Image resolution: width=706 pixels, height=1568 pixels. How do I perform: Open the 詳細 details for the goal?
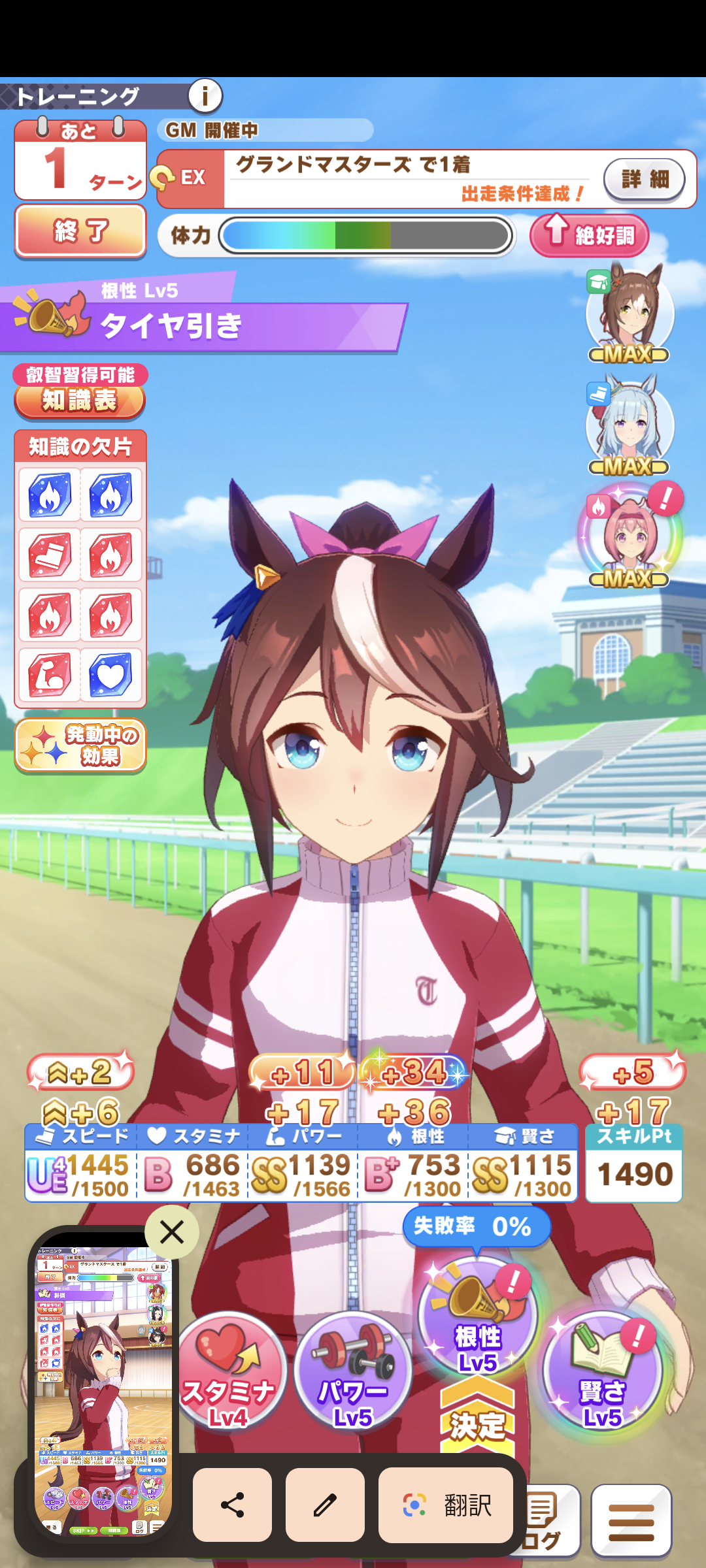point(644,178)
